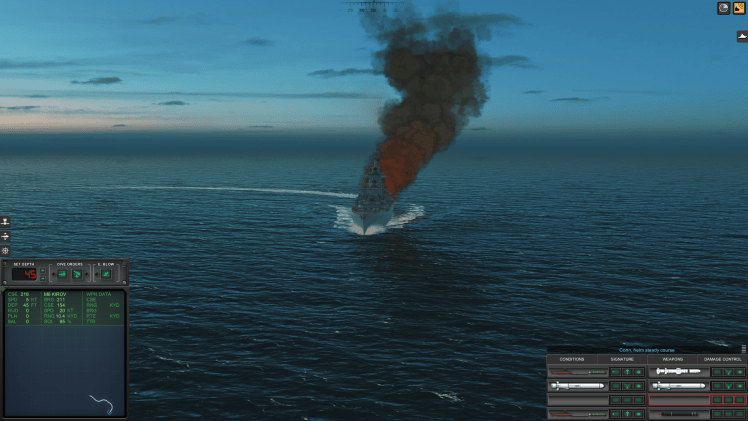The image size is (748, 421).
Task: Open the Conditions tab
Action: (572, 359)
